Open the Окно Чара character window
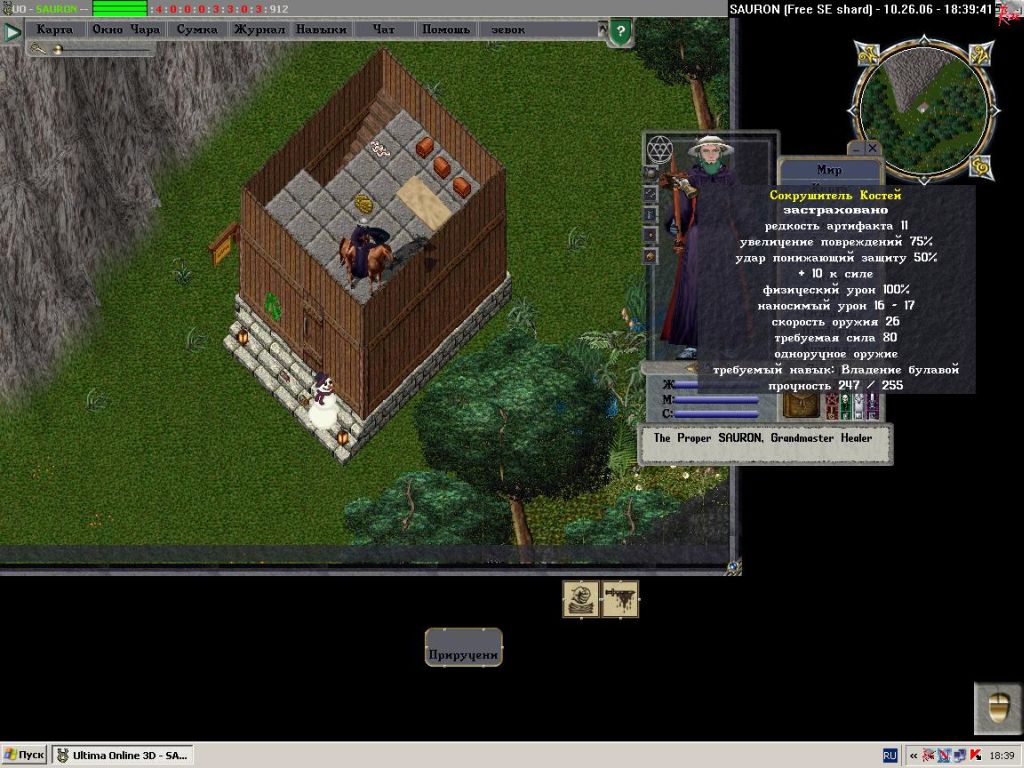Viewport: 1024px width, 768px height. click(x=125, y=30)
